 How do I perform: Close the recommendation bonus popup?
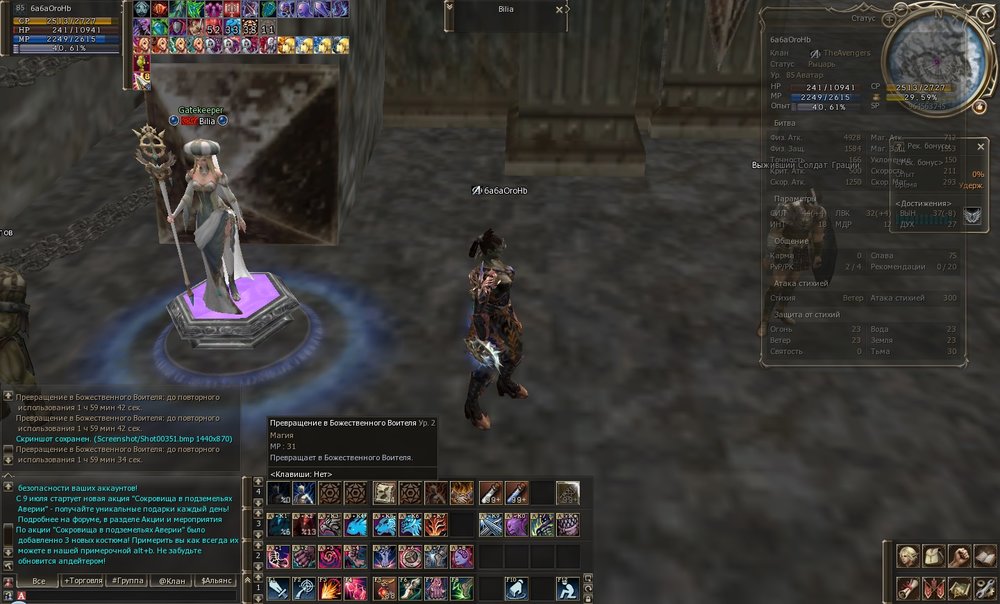[980, 147]
